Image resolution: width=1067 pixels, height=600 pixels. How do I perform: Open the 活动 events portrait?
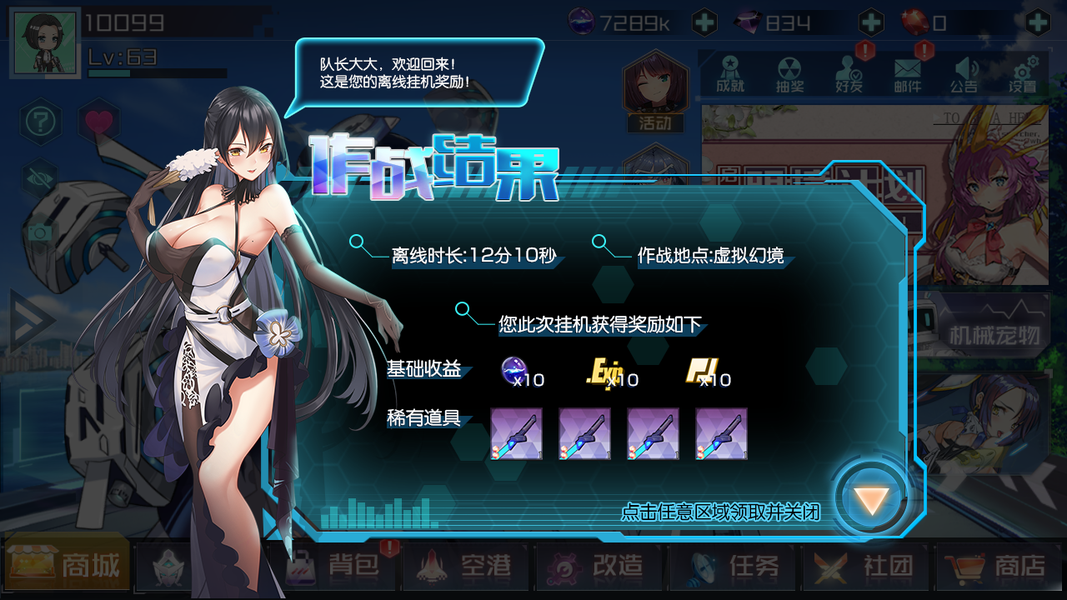coord(655,92)
